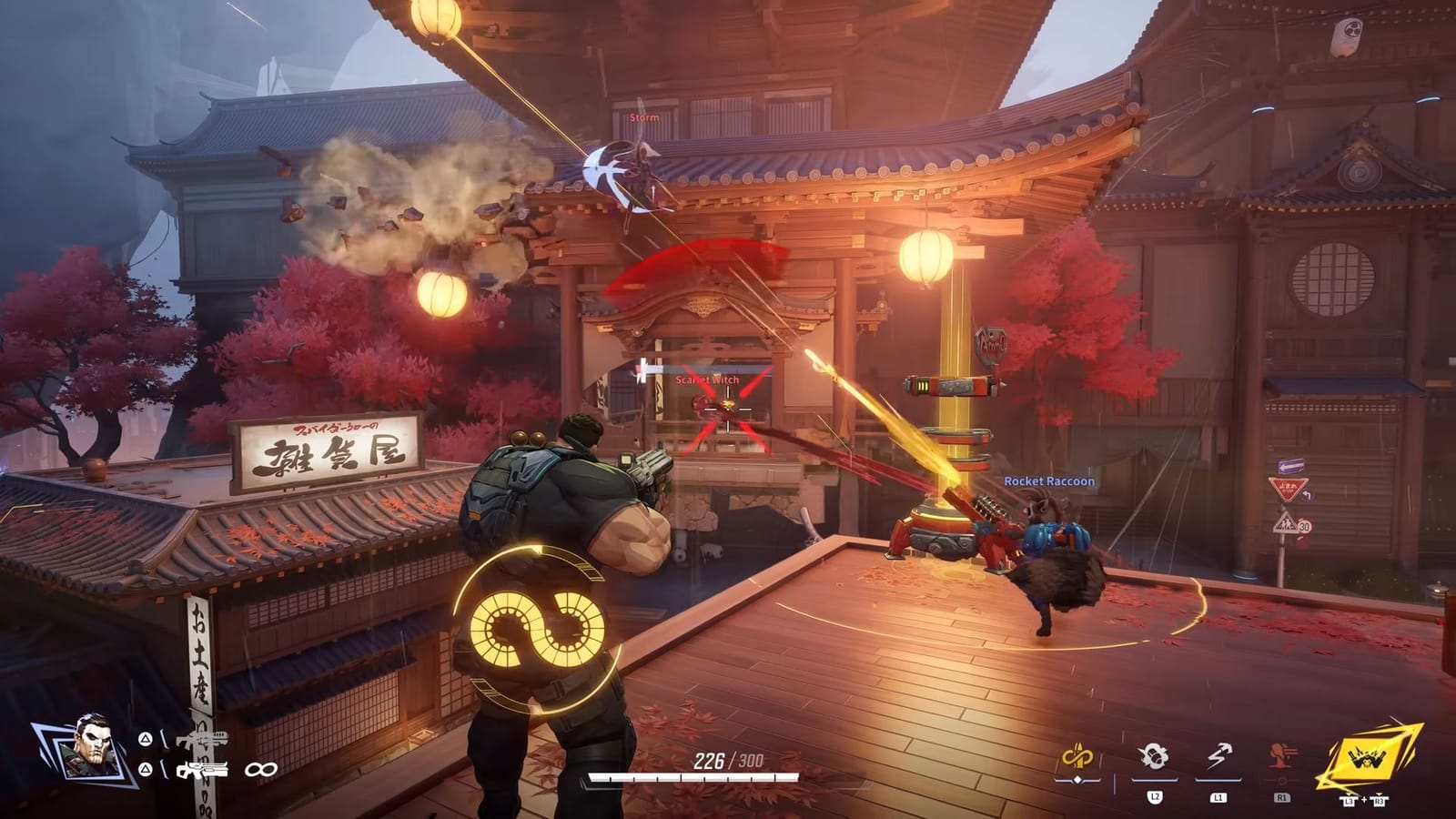Click the assault rifle weapon icon
Screen dimensions: 1456x819
point(205,739)
